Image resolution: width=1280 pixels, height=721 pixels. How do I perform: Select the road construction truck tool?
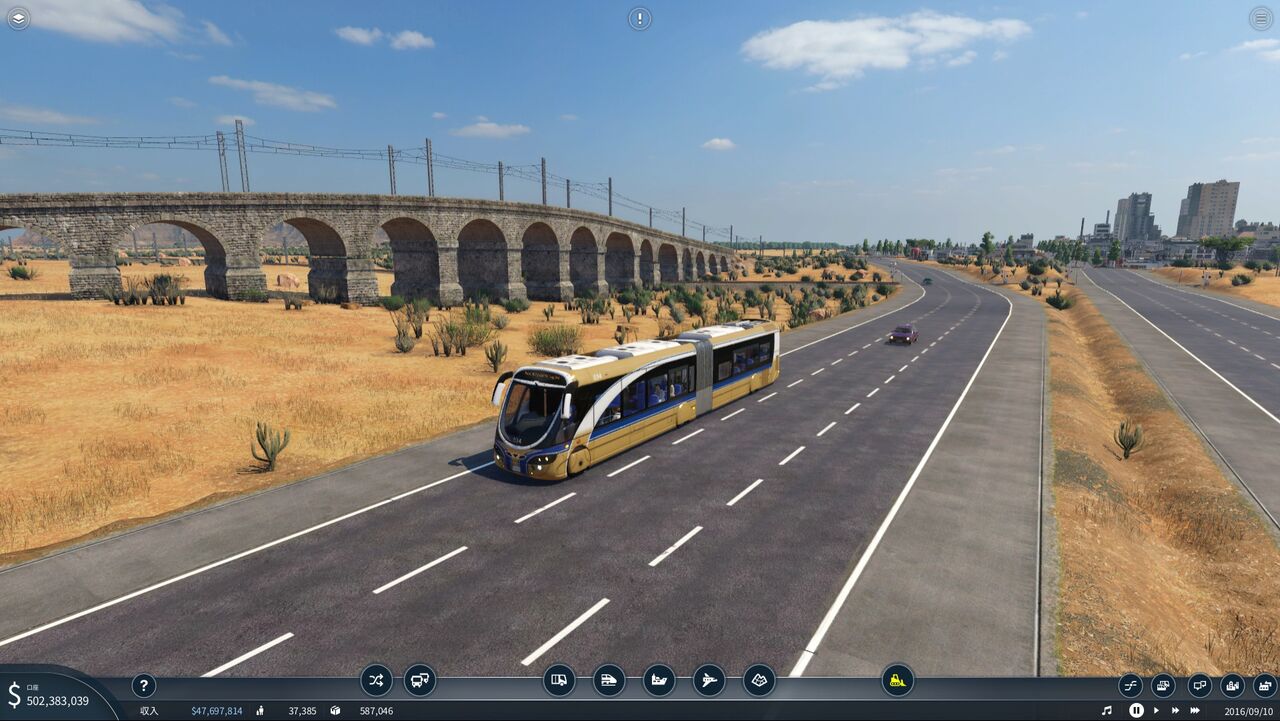click(x=559, y=680)
